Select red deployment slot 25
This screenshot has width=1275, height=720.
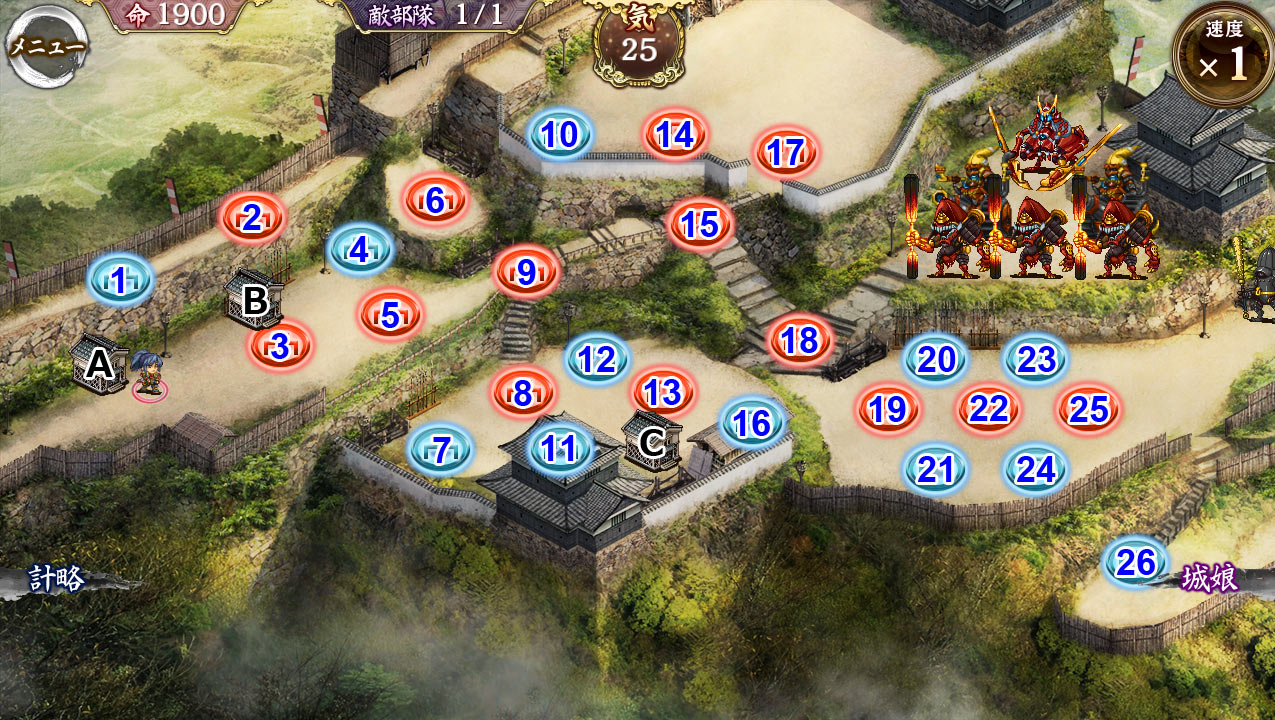(1089, 408)
